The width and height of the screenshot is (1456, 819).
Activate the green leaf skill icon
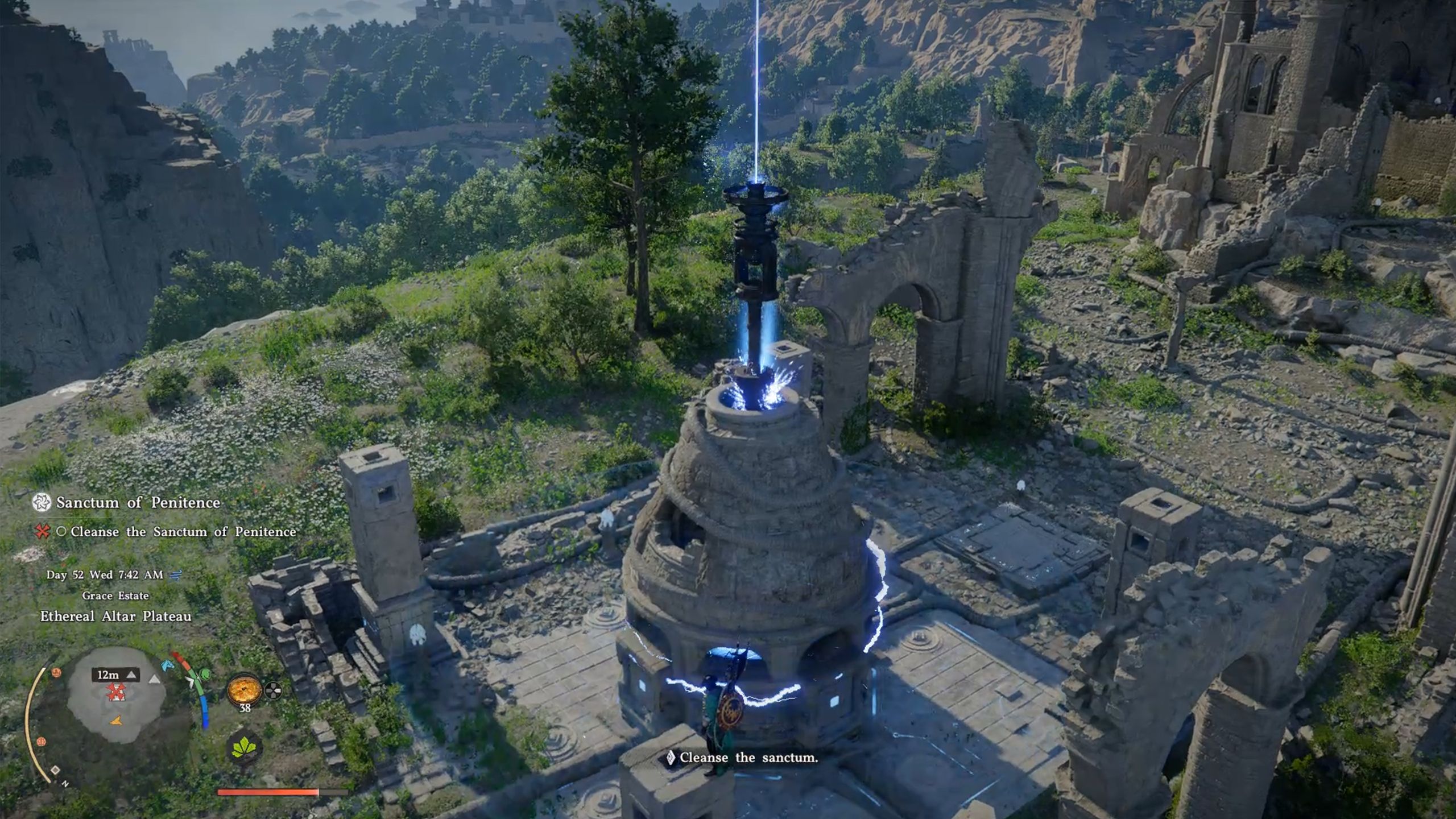pos(244,748)
